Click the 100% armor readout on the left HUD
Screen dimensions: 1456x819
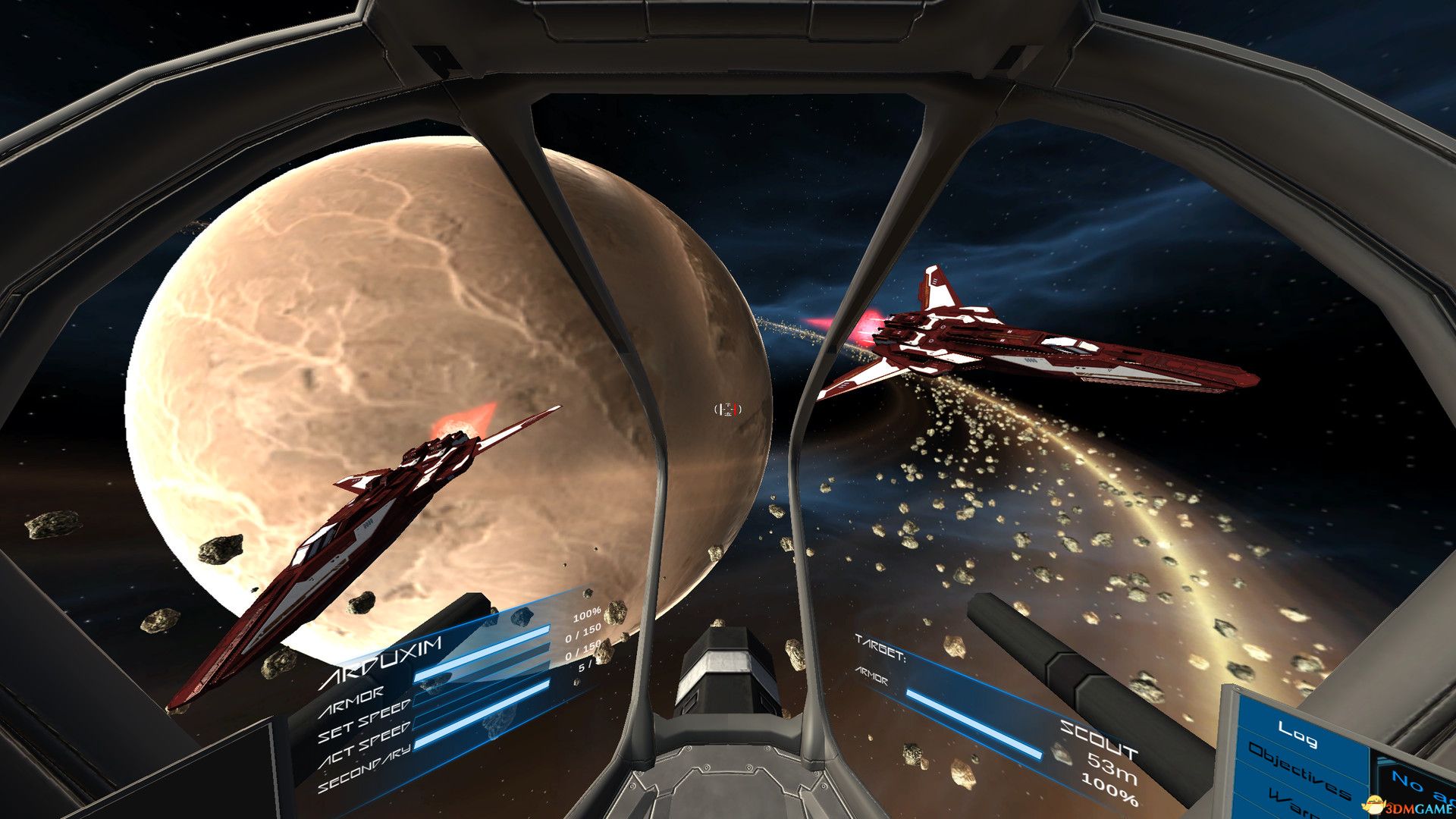[585, 617]
